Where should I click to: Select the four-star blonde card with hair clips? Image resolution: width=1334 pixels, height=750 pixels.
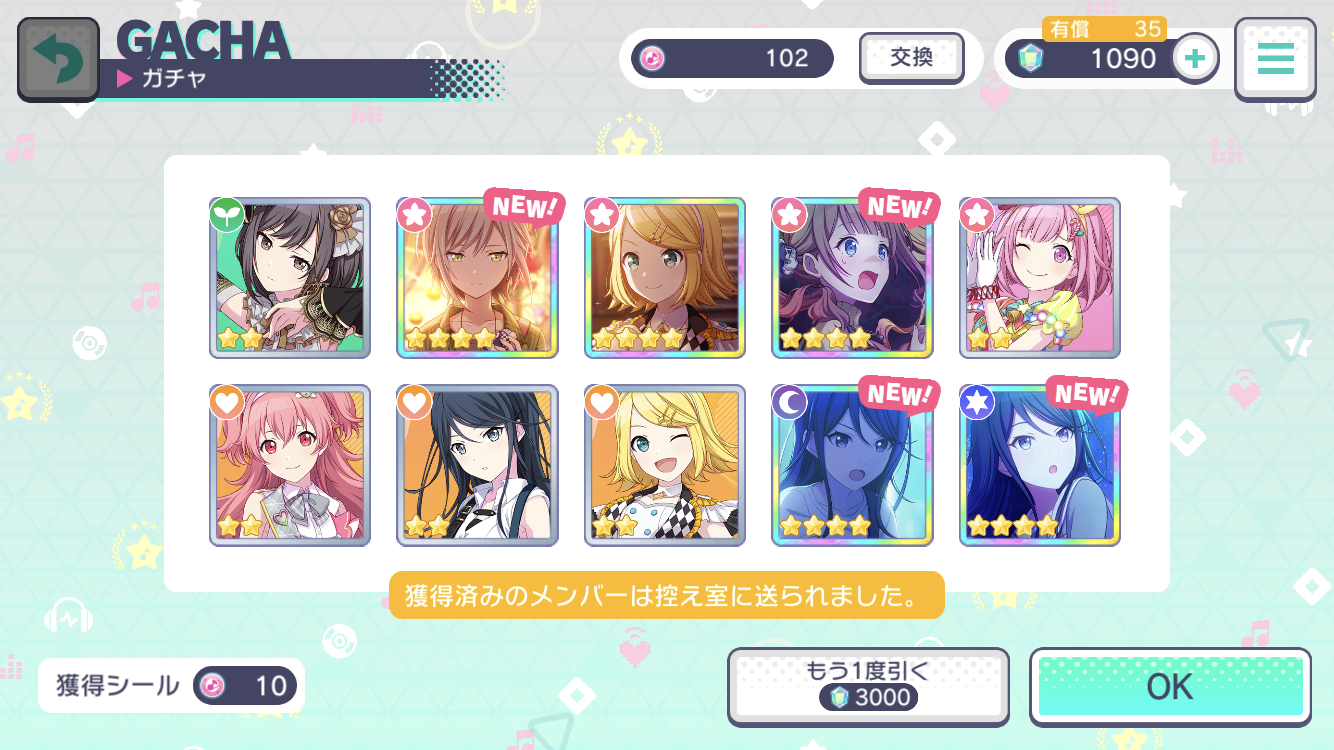coord(665,277)
